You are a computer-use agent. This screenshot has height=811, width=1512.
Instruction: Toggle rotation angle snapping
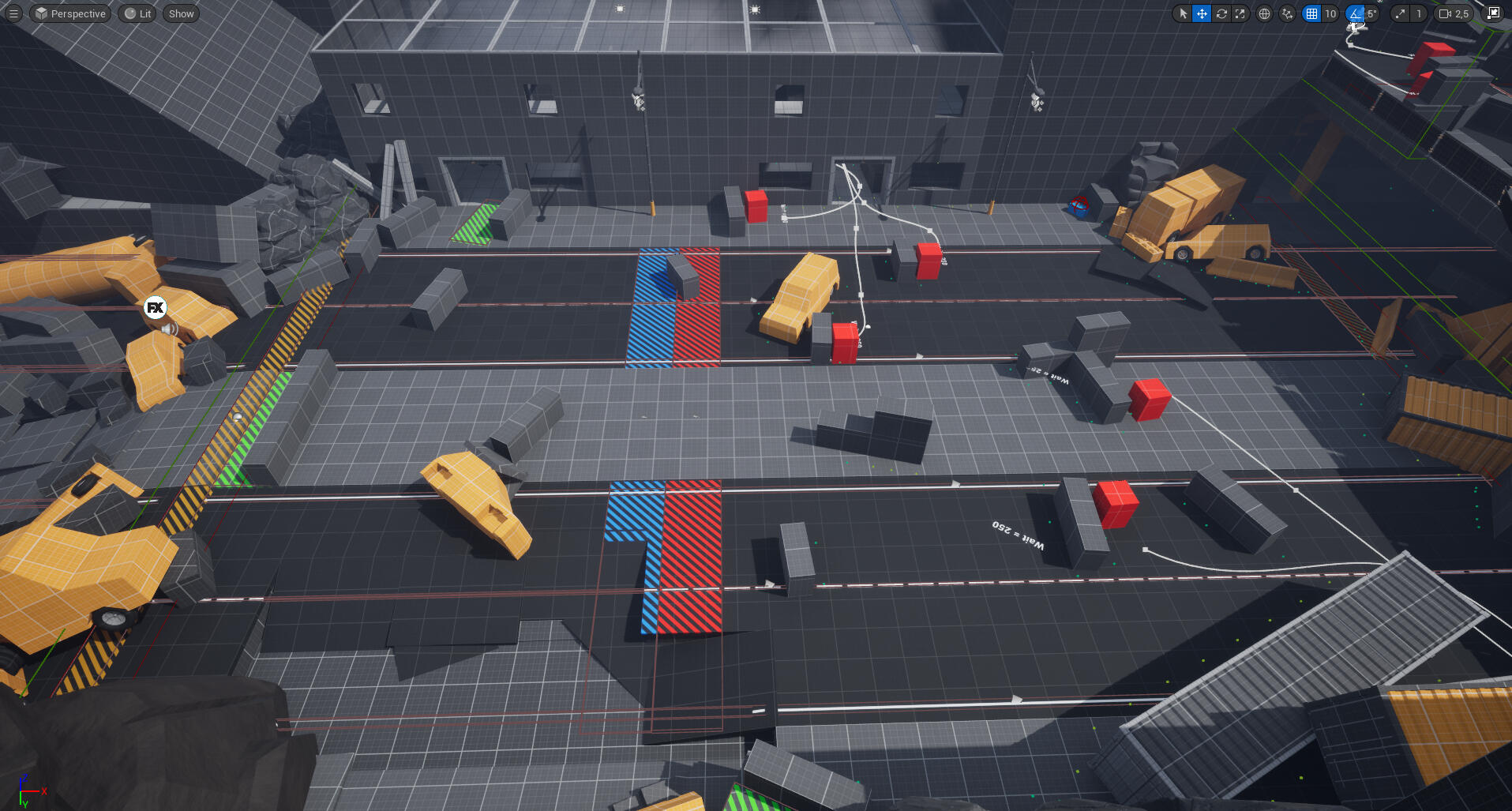coord(1355,13)
